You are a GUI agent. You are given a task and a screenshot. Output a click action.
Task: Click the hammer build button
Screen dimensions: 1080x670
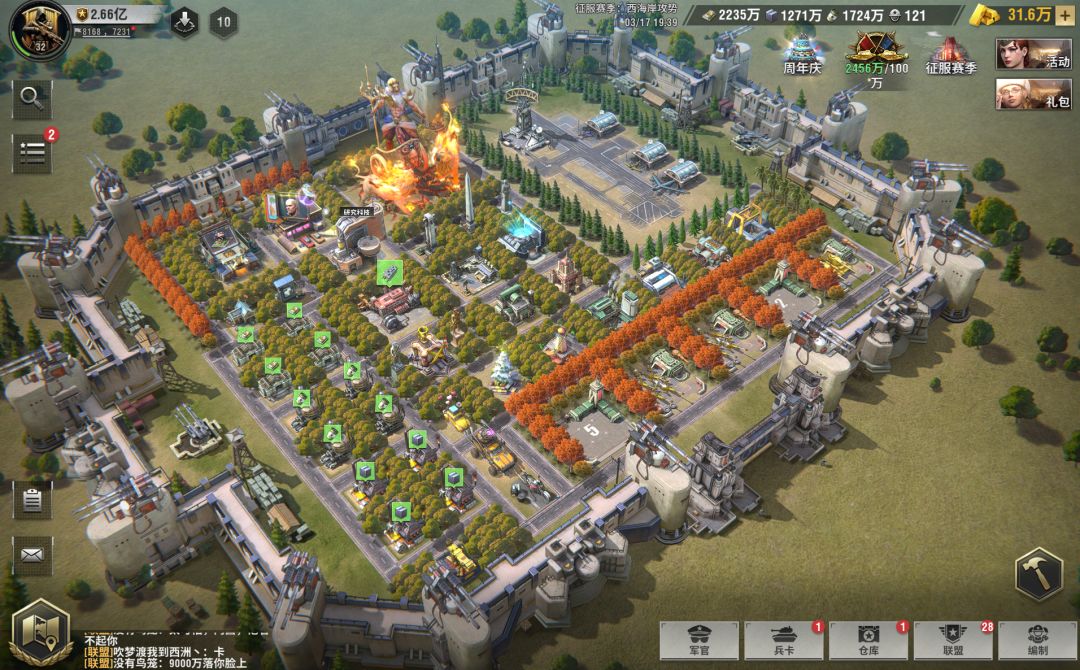(x=1037, y=575)
